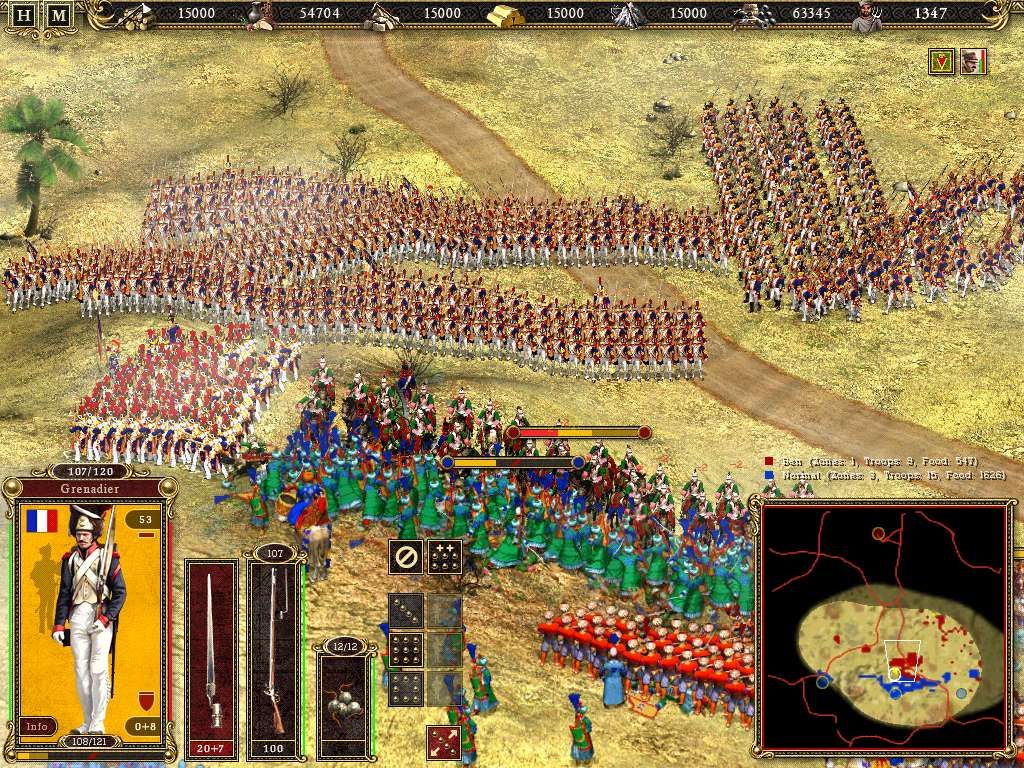Click the green shield icon near top right
Image resolution: width=1024 pixels, height=768 pixels.
[x=940, y=62]
